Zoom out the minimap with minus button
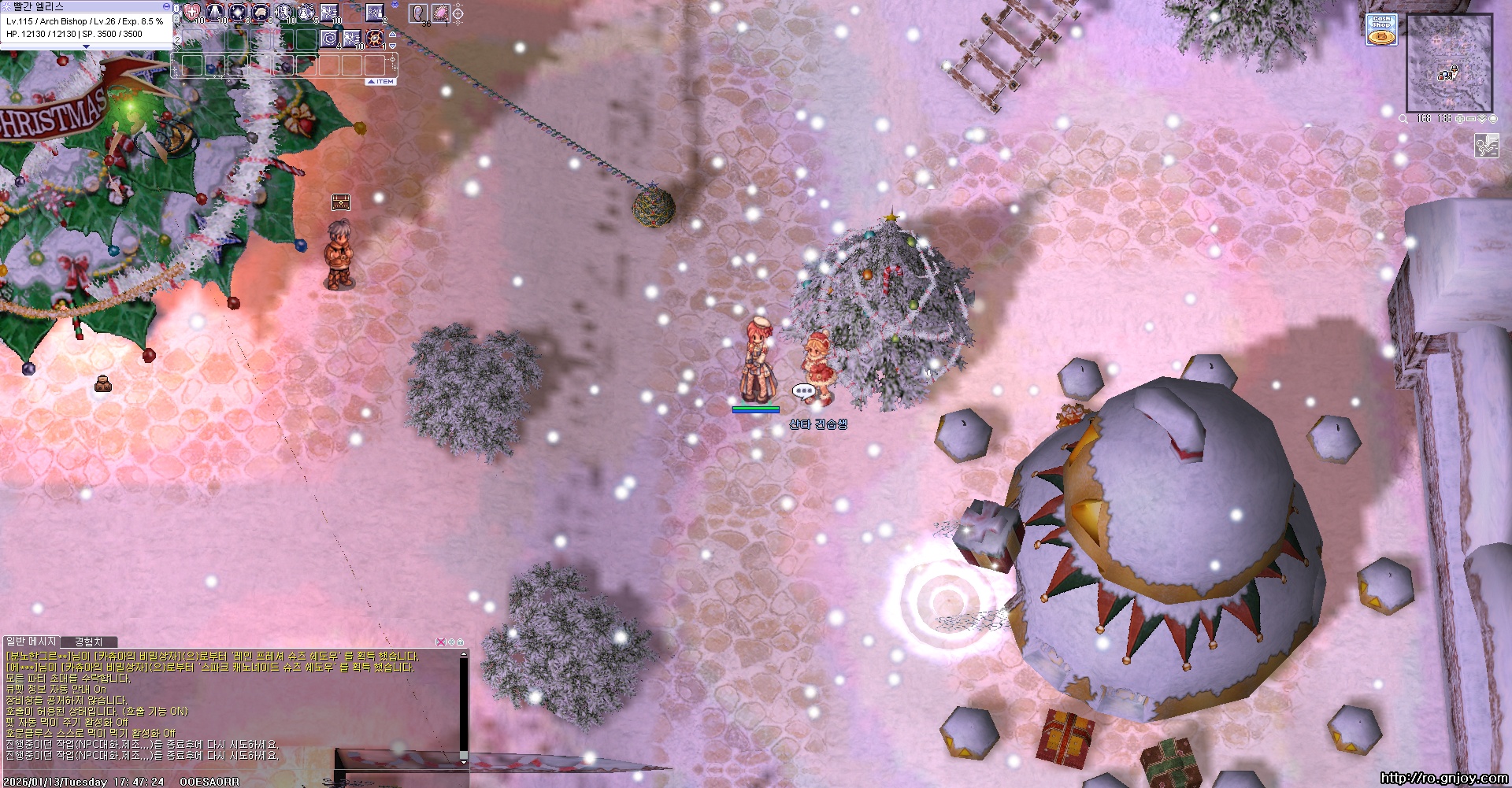 coord(1471,119)
